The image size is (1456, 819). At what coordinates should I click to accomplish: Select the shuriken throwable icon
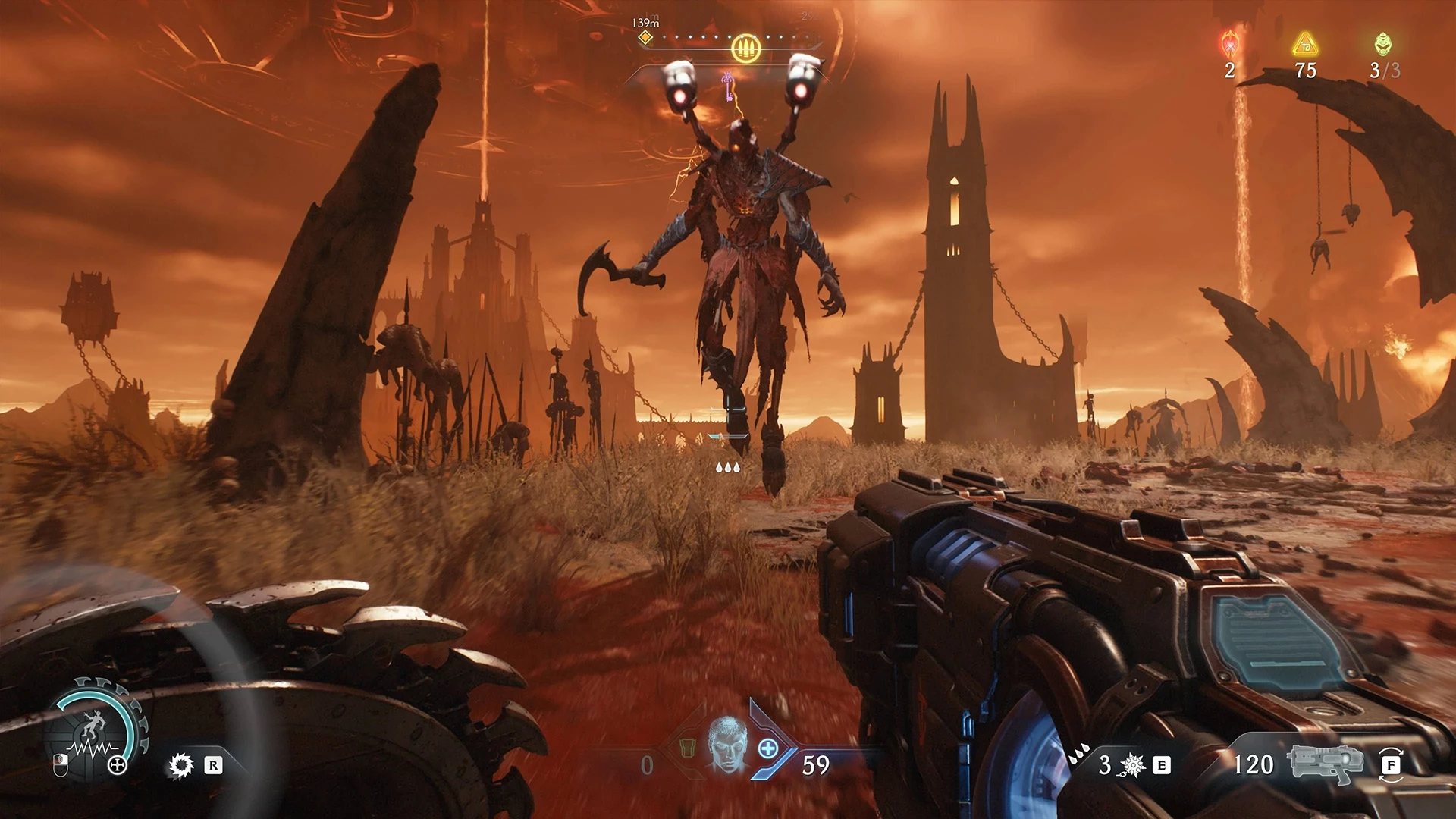[1131, 765]
